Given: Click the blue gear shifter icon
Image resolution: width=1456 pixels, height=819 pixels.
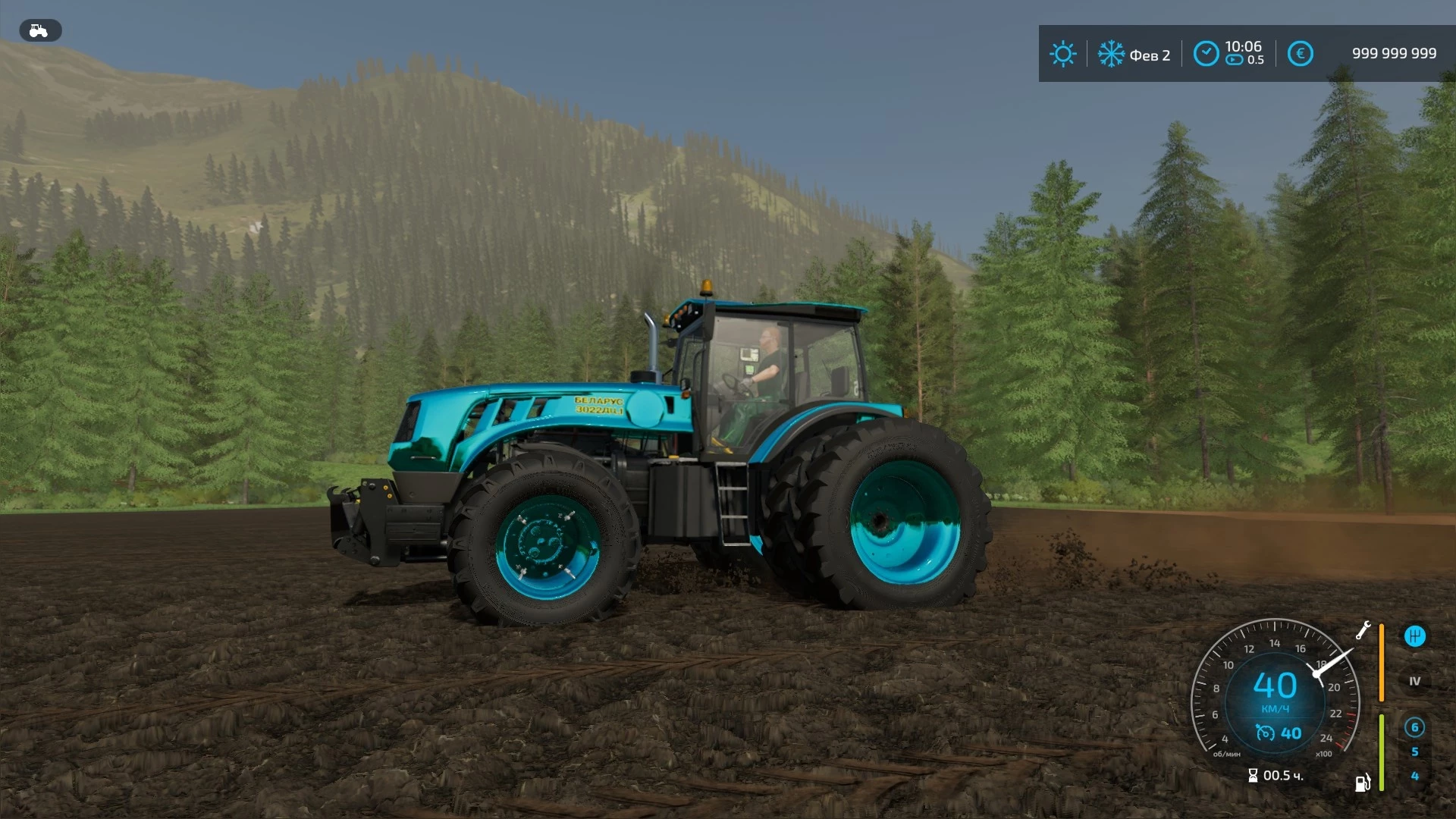Looking at the screenshot, I should [1415, 637].
